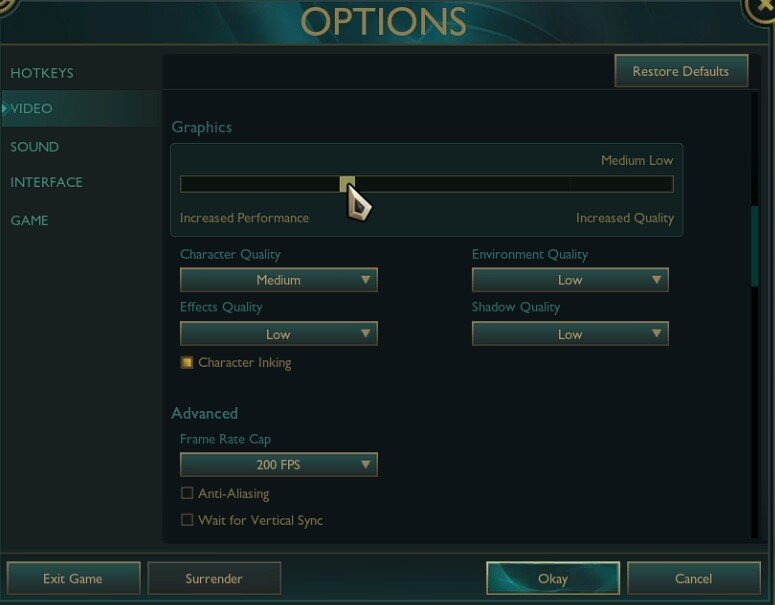Open the Character Quality dropdown
Viewport: 775px width, 605px height.
click(x=278, y=280)
